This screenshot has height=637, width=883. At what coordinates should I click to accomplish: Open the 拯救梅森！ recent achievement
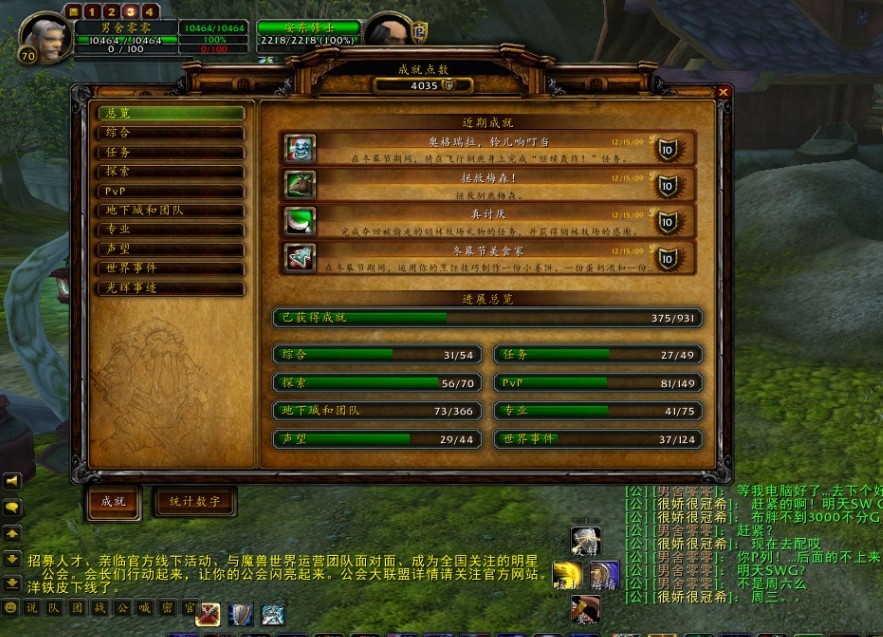(x=487, y=184)
